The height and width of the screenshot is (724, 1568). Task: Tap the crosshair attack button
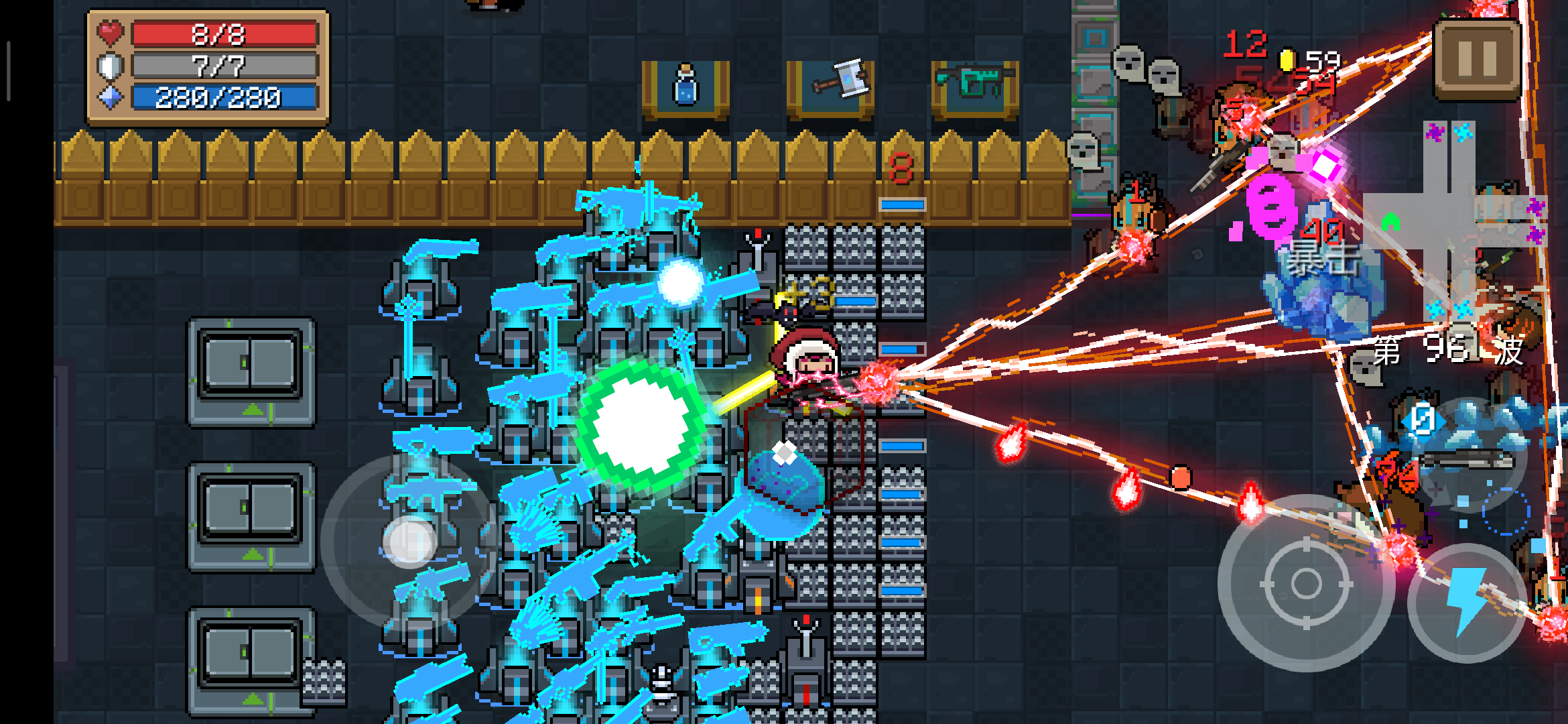coord(1305,583)
